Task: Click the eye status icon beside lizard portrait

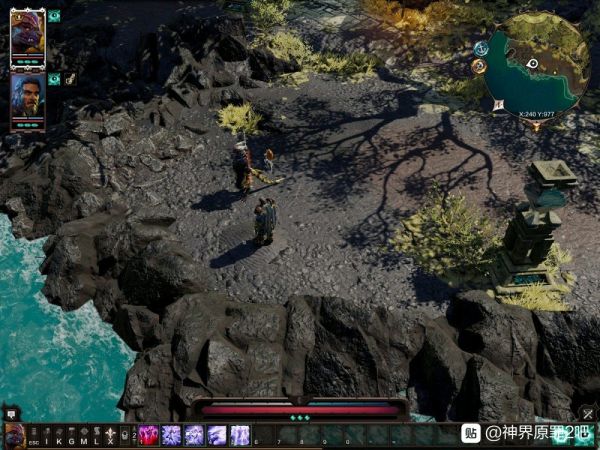Action: pyautogui.click(x=54, y=16)
